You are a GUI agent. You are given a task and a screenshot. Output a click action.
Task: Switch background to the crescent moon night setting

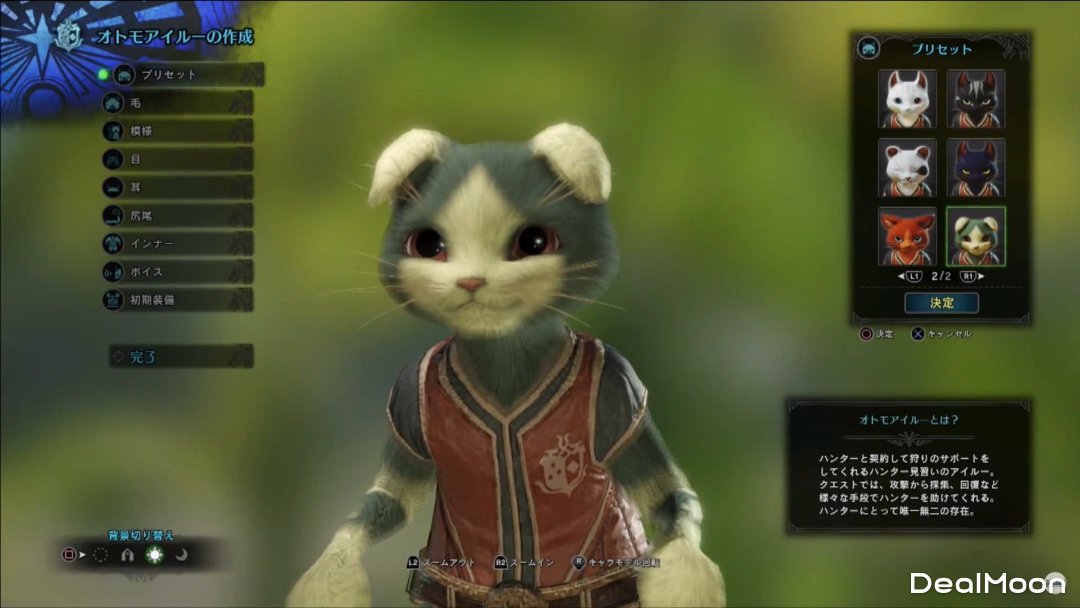182,555
